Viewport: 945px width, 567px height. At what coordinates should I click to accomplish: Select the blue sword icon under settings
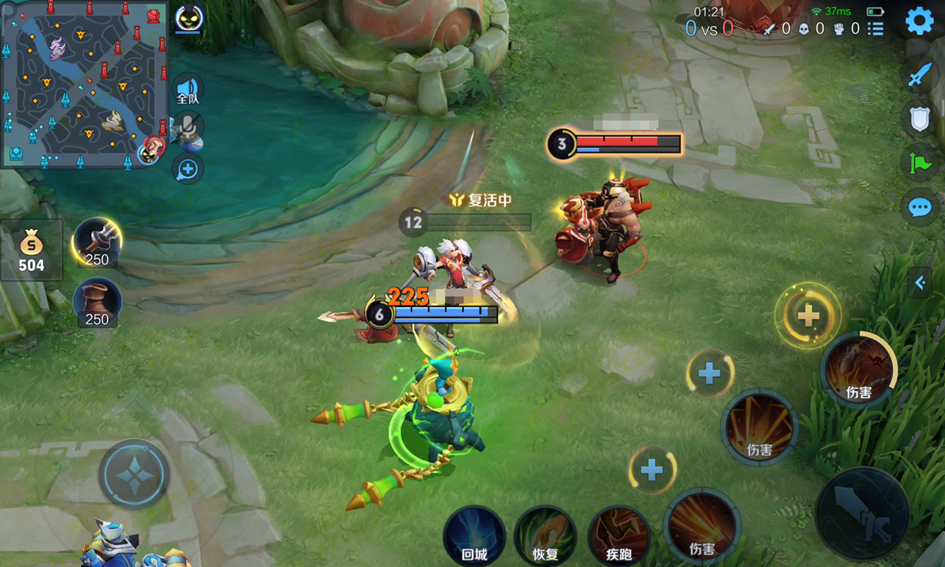click(920, 75)
